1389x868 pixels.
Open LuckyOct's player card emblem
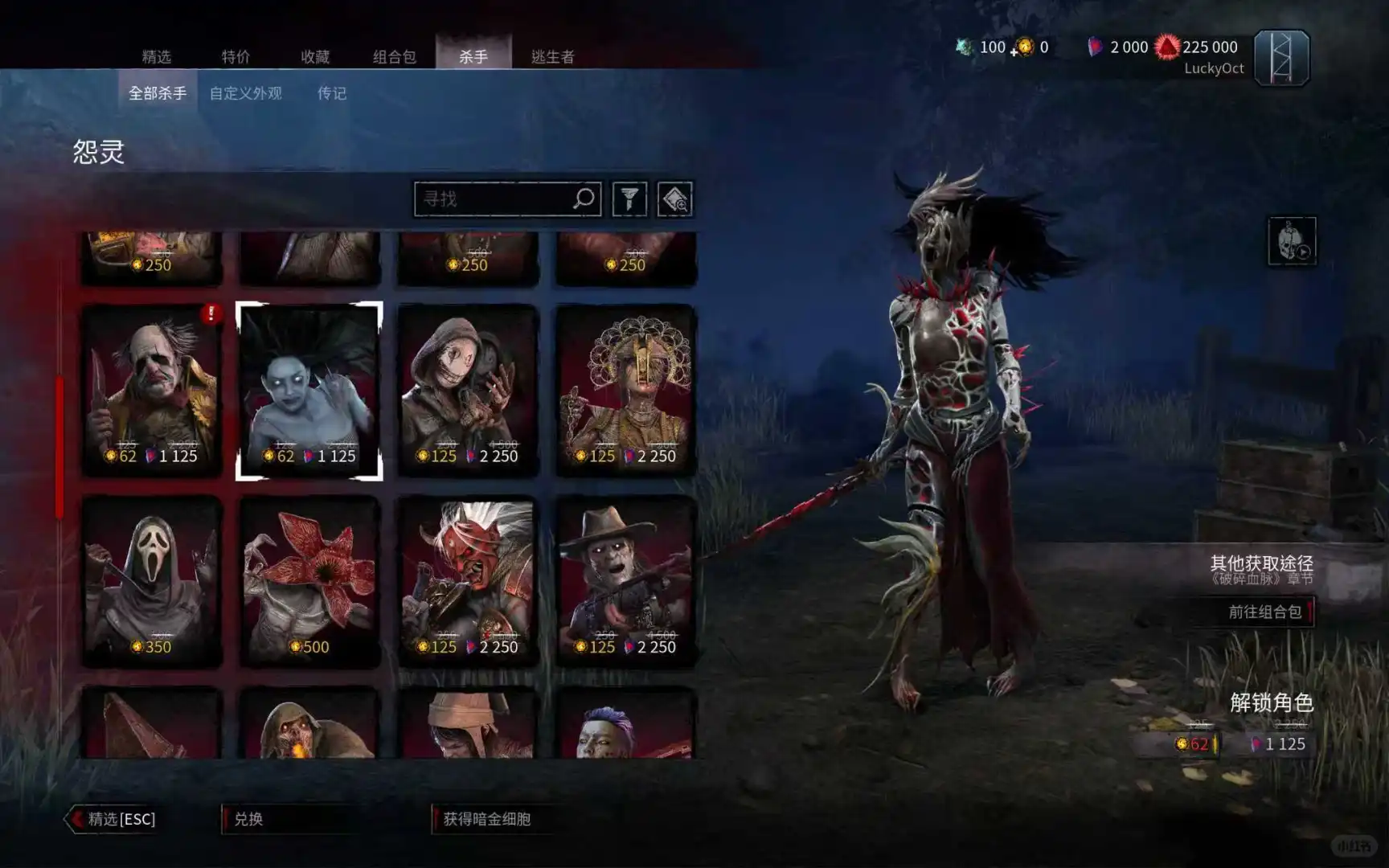1284,59
